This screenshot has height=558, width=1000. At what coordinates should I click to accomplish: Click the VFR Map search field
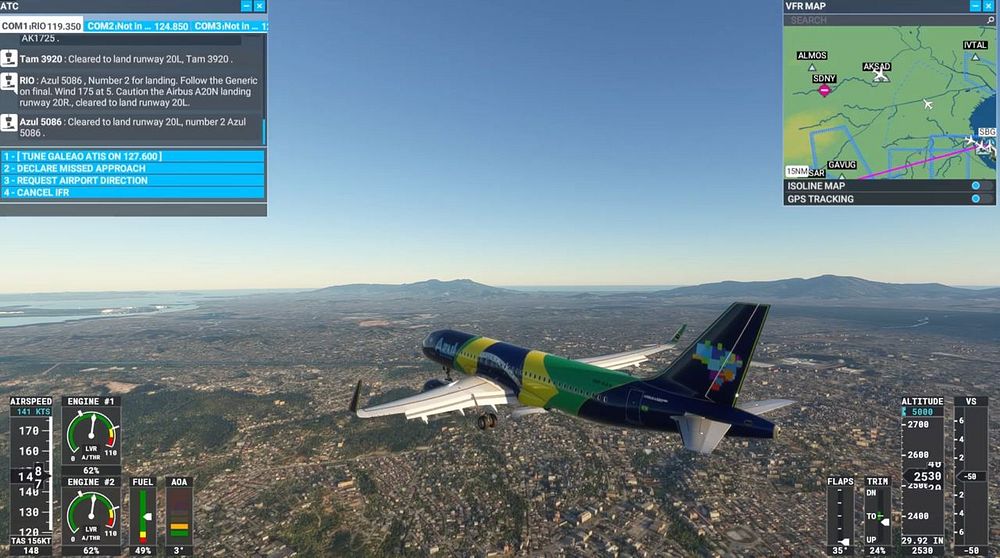(x=880, y=20)
